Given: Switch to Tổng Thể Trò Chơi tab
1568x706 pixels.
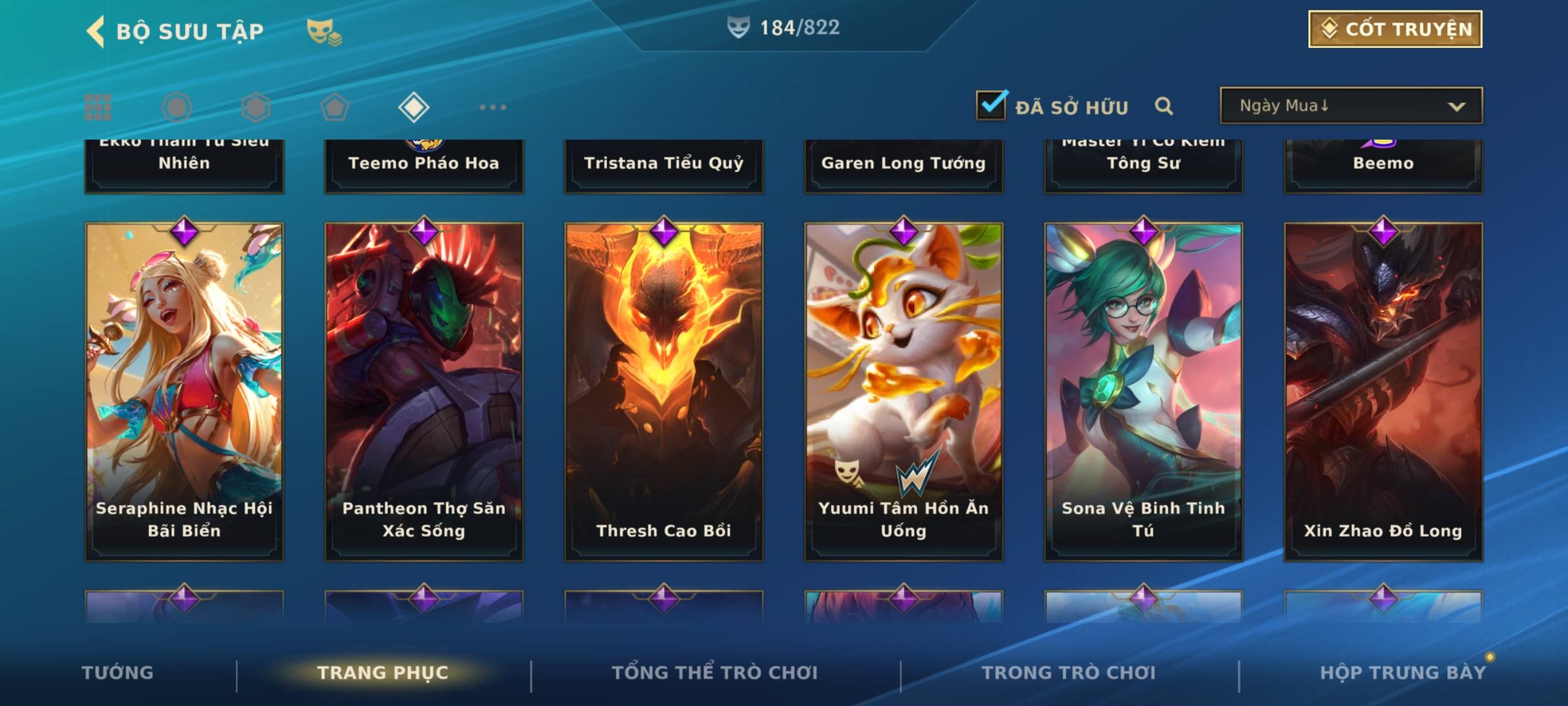Looking at the screenshot, I should pyautogui.click(x=714, y=673).
